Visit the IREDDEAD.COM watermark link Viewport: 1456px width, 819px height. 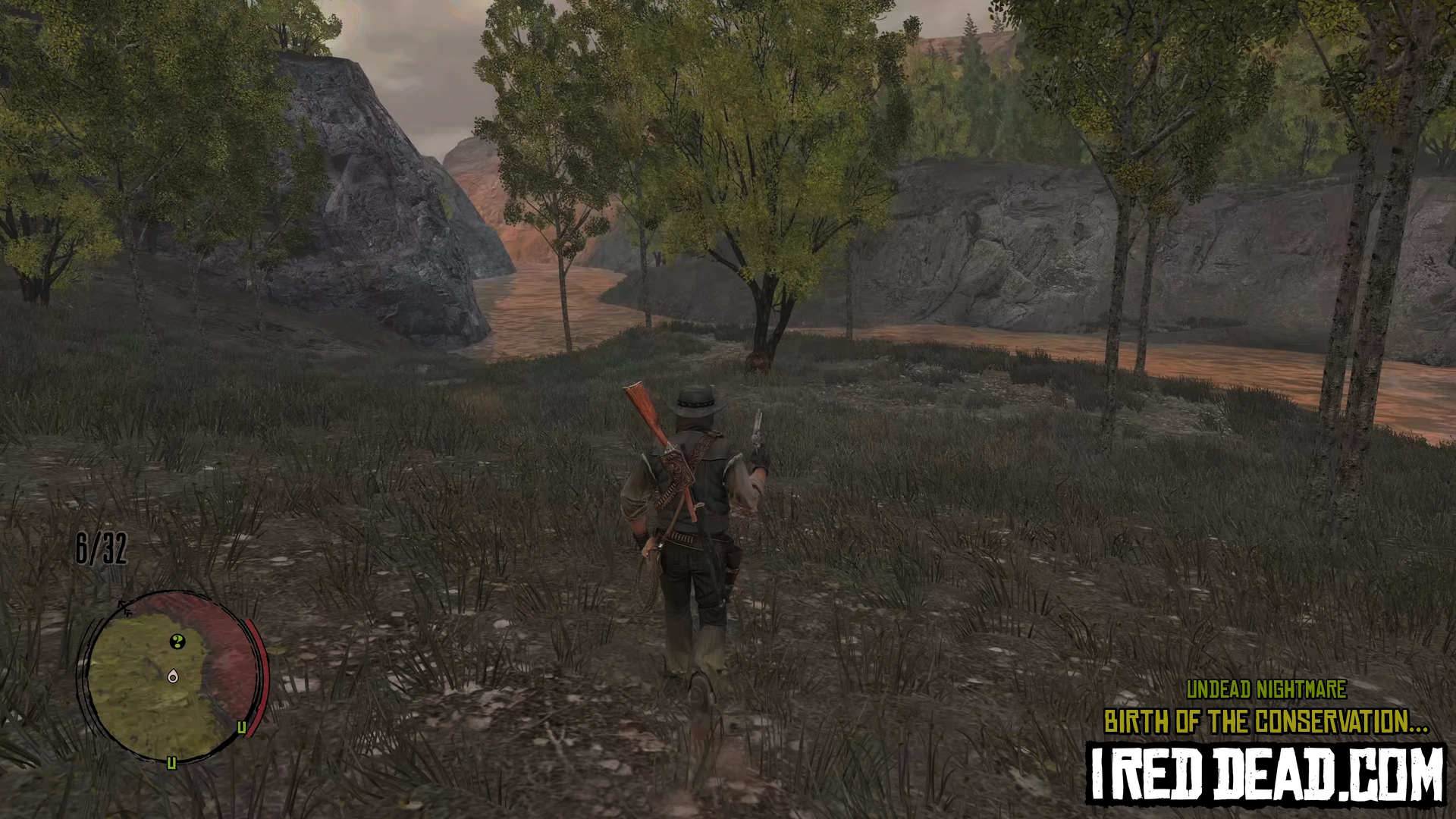[1266, 775]
